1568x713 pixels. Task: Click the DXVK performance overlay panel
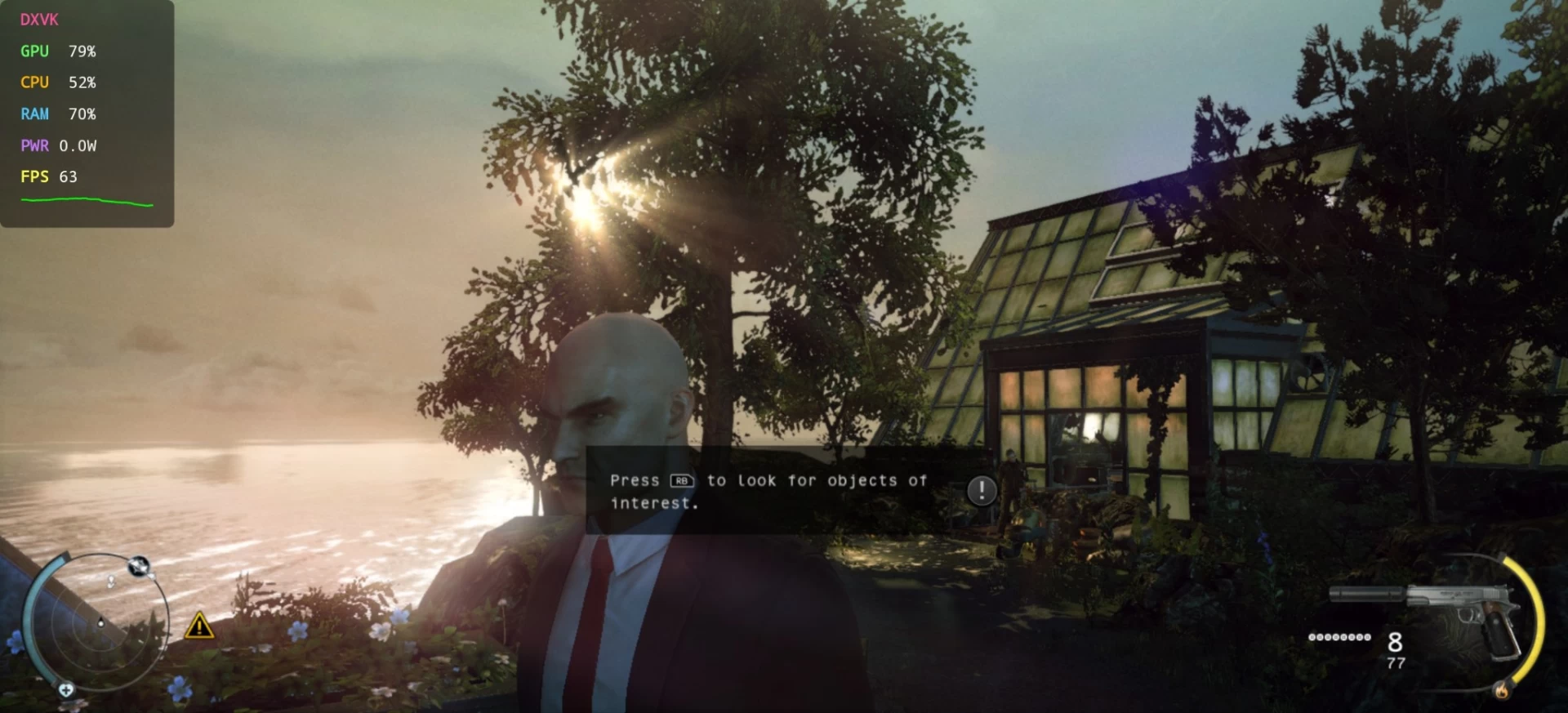coord(87,113)
